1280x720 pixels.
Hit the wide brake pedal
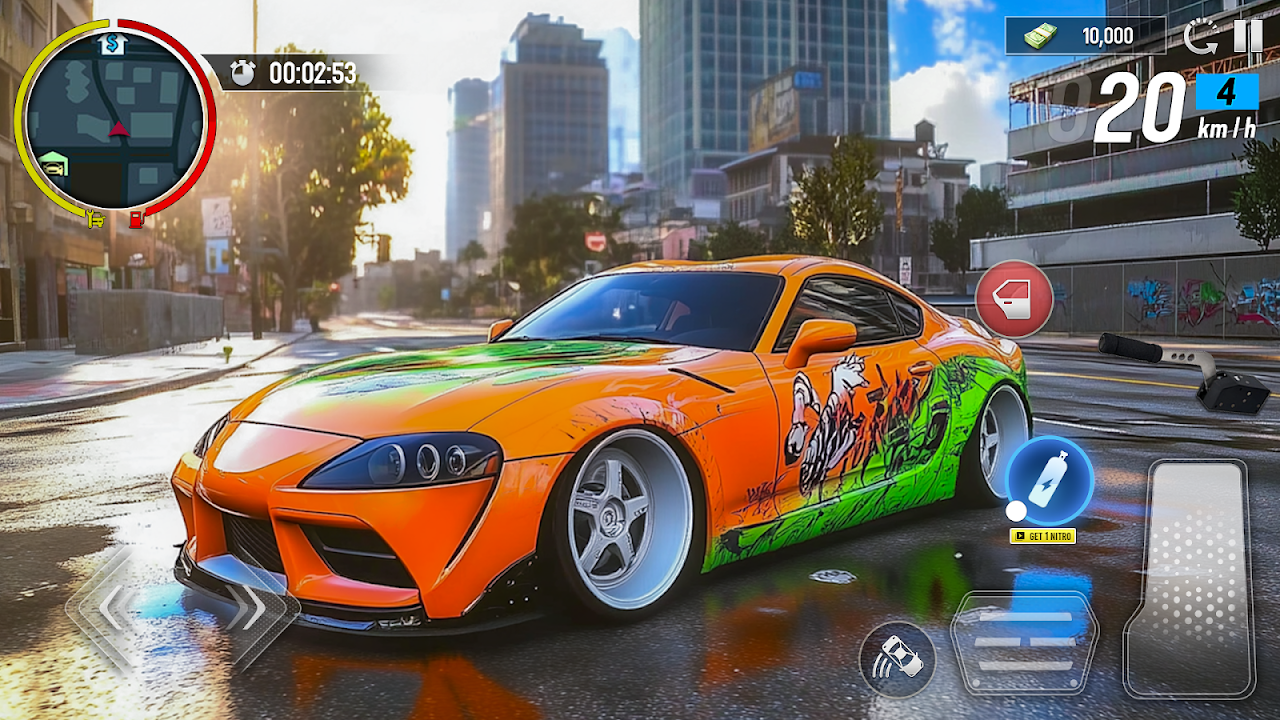tap(1024, 641)
